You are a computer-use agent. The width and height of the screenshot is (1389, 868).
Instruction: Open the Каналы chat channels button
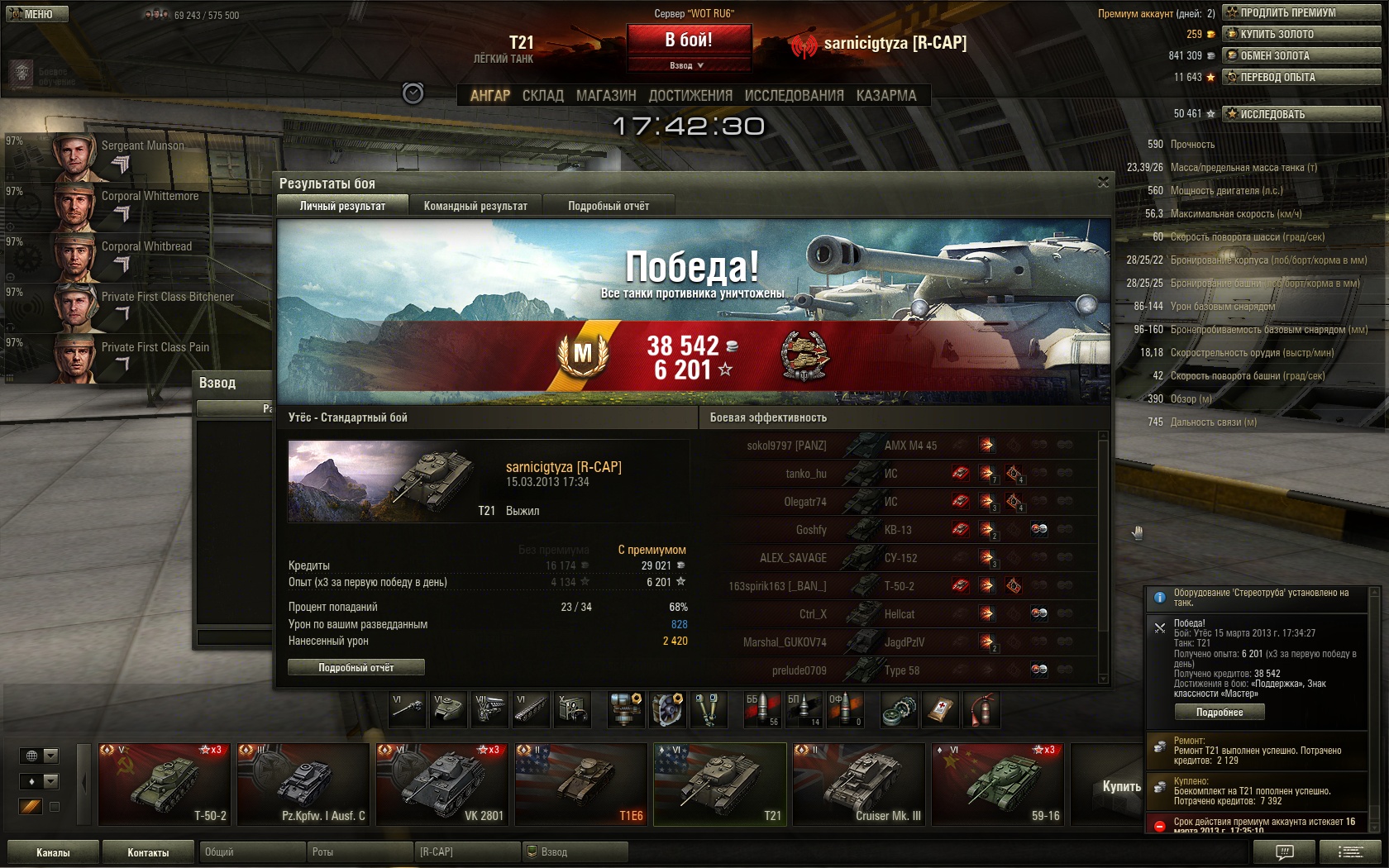[x=53, y=852]
